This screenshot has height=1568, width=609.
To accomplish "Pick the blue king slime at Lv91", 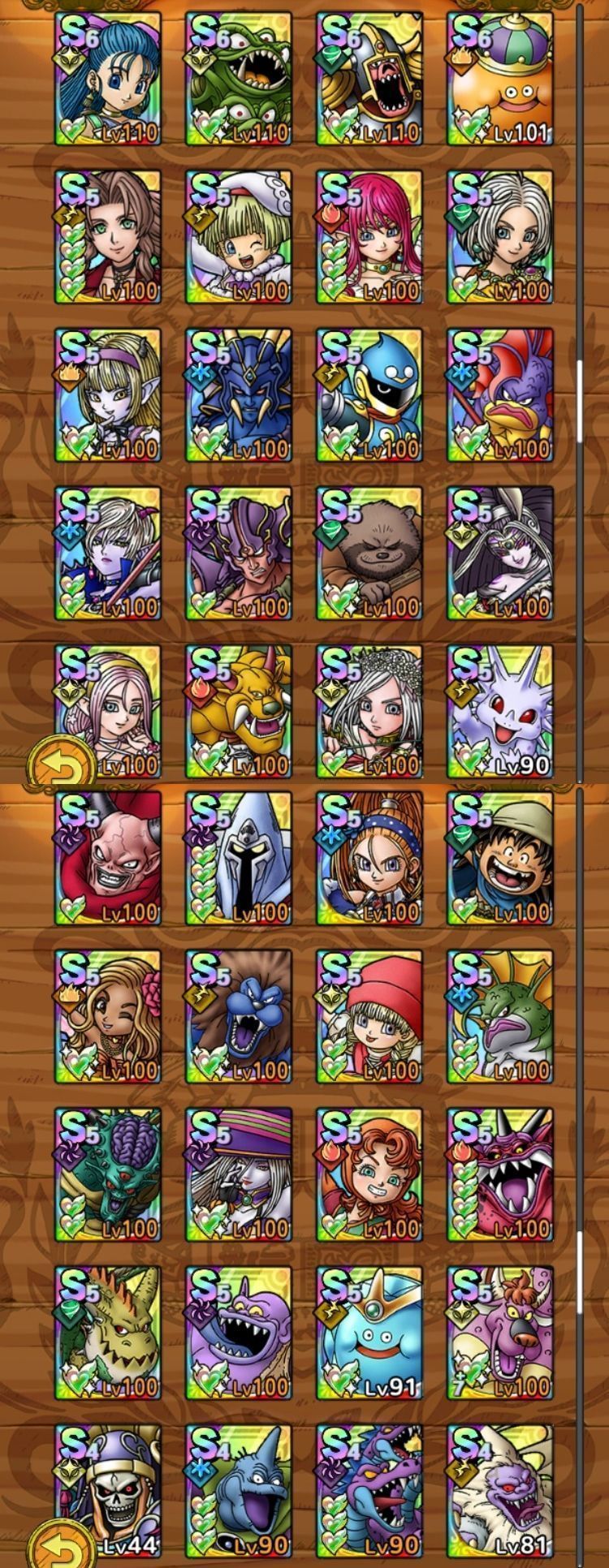I will tap(369, 1333).
